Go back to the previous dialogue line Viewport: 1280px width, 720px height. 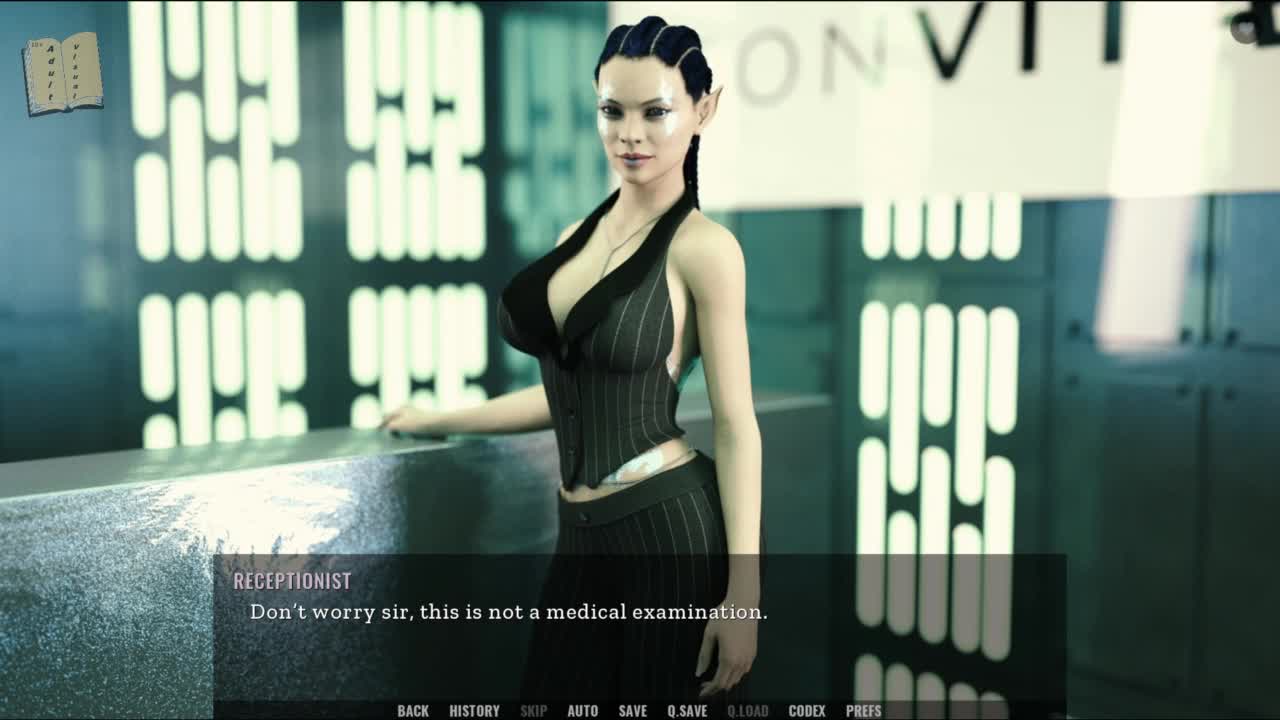click(412, 711)
